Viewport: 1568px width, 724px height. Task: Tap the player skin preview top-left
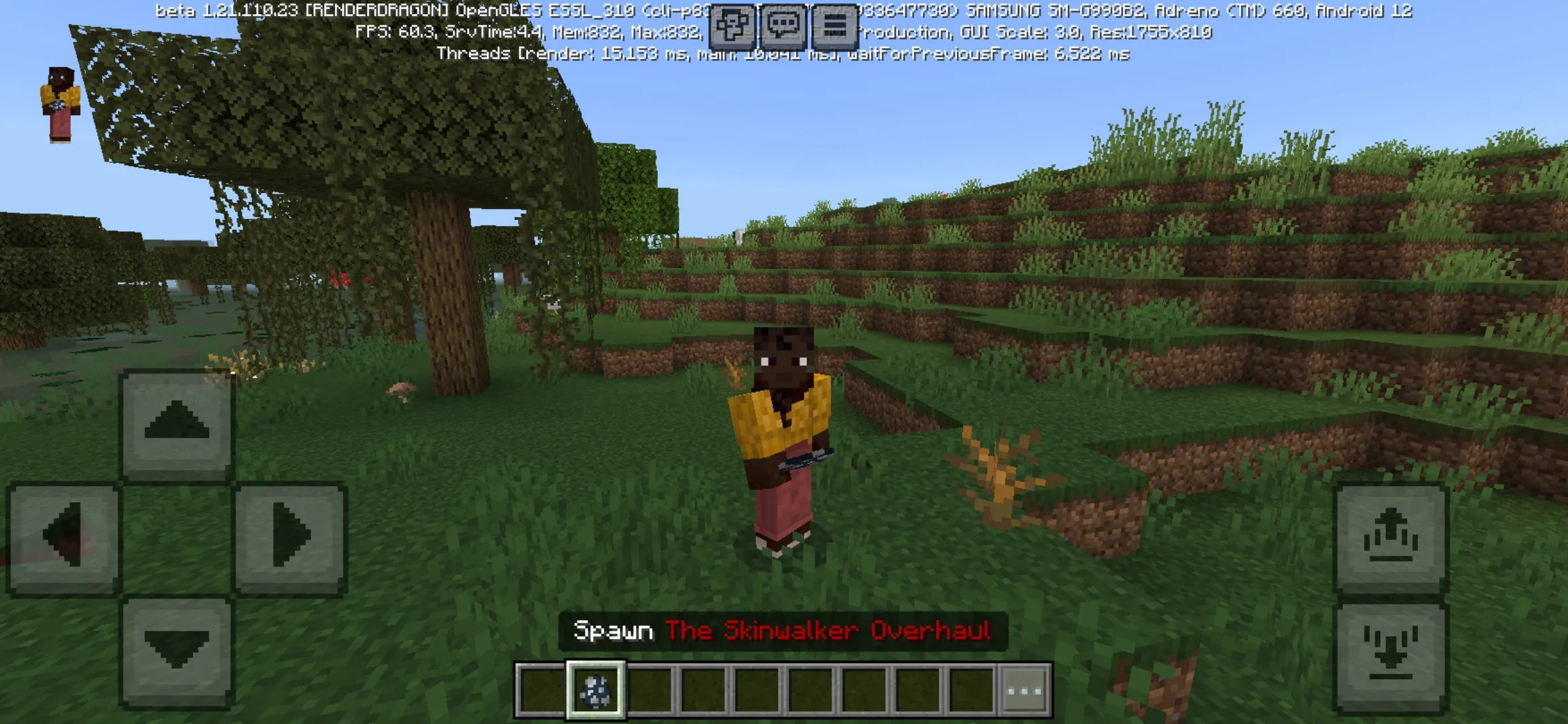(x=62, y=104)
